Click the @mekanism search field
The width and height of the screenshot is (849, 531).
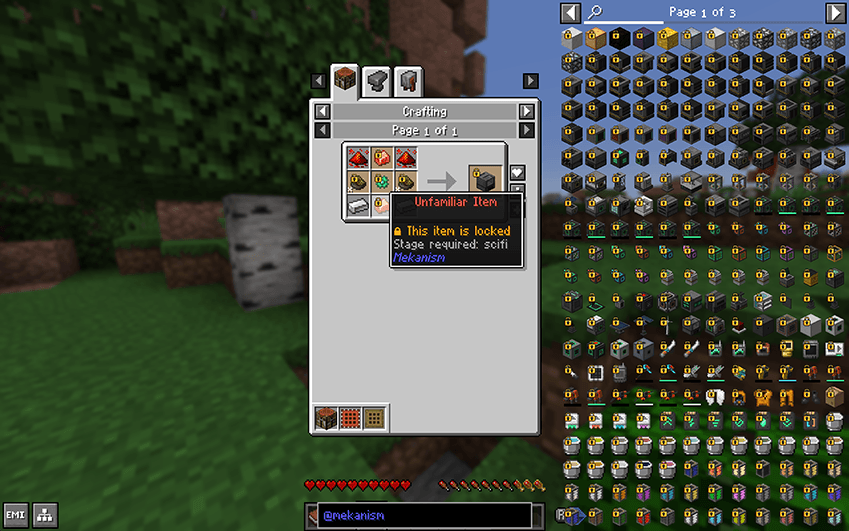(423, 515)
